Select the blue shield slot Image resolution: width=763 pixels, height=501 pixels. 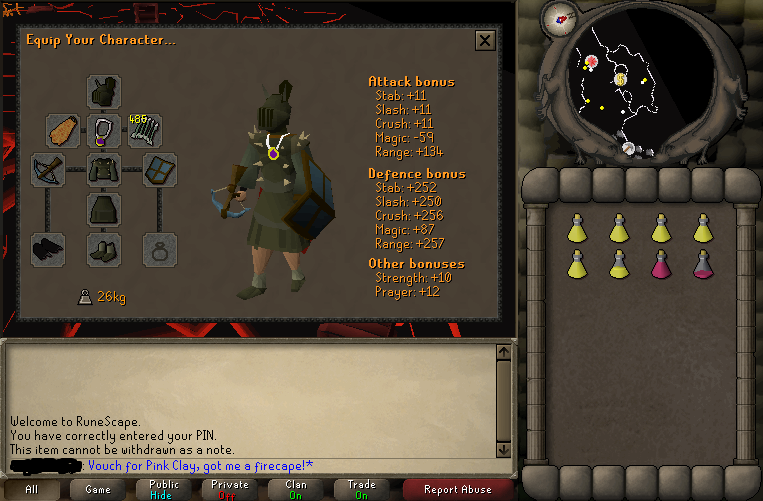coord(160,169)
